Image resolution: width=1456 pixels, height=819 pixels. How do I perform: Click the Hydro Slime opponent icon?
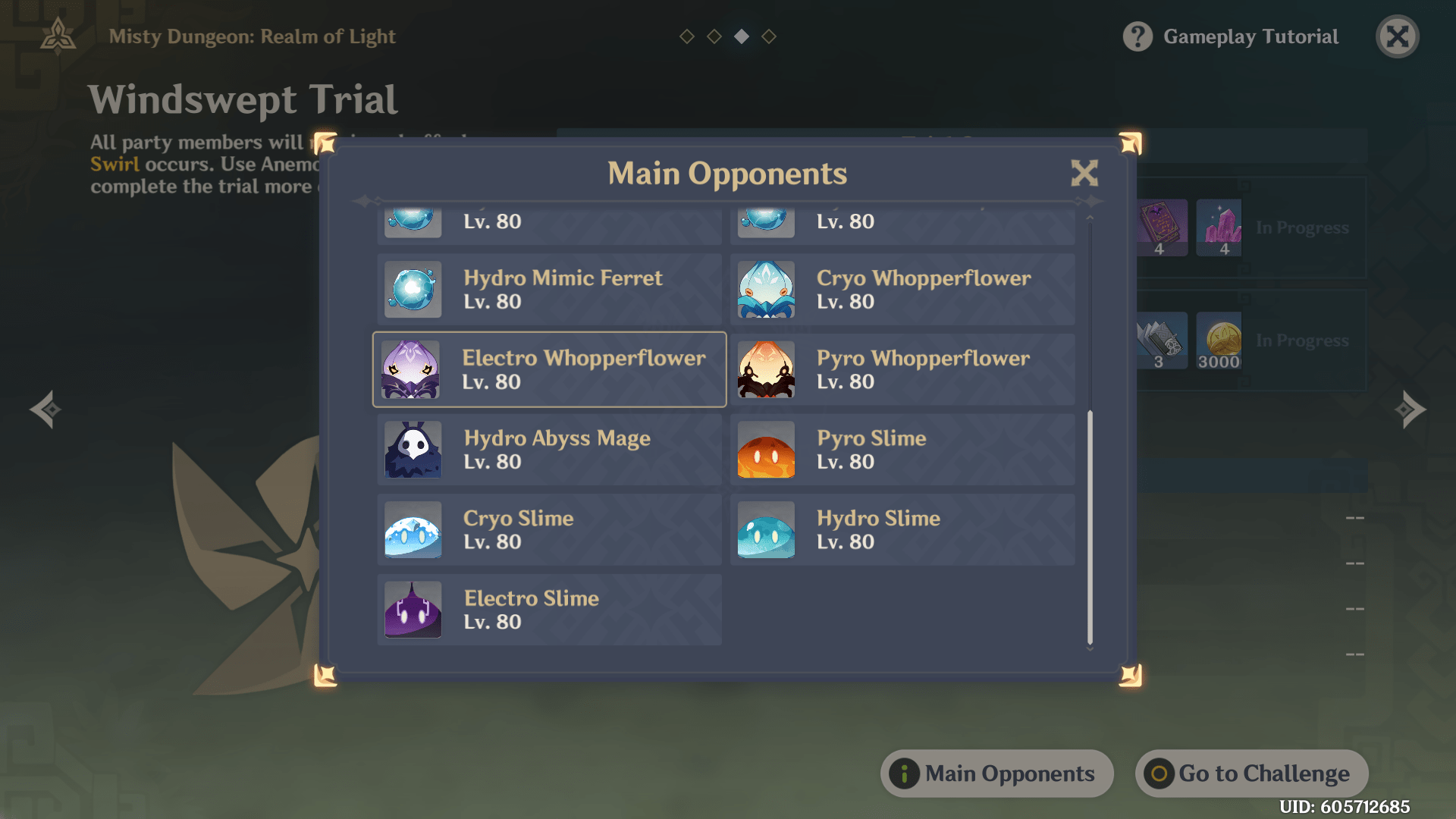[x=765, y=530]
